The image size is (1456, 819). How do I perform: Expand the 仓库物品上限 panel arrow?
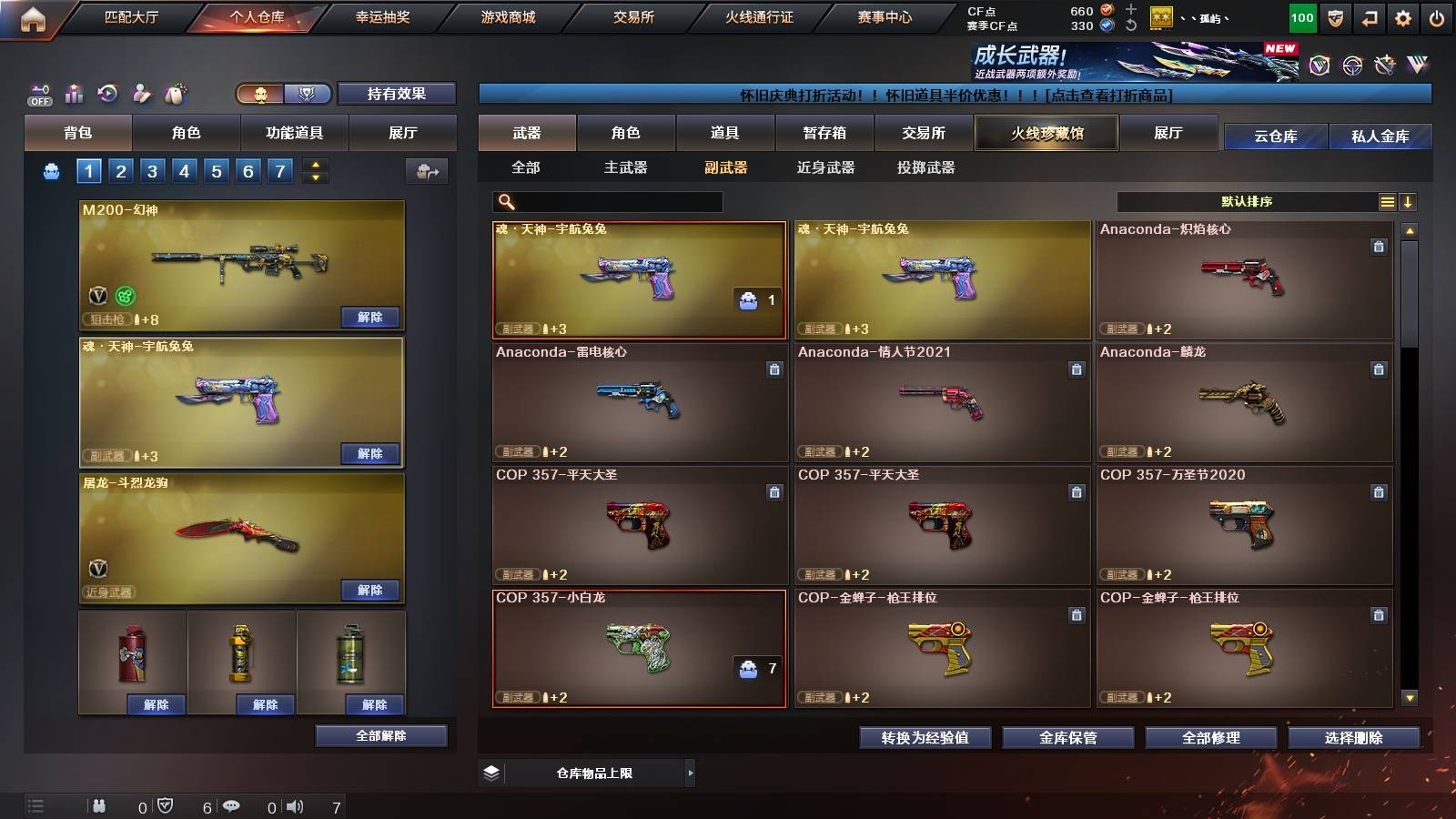point(692,771)
